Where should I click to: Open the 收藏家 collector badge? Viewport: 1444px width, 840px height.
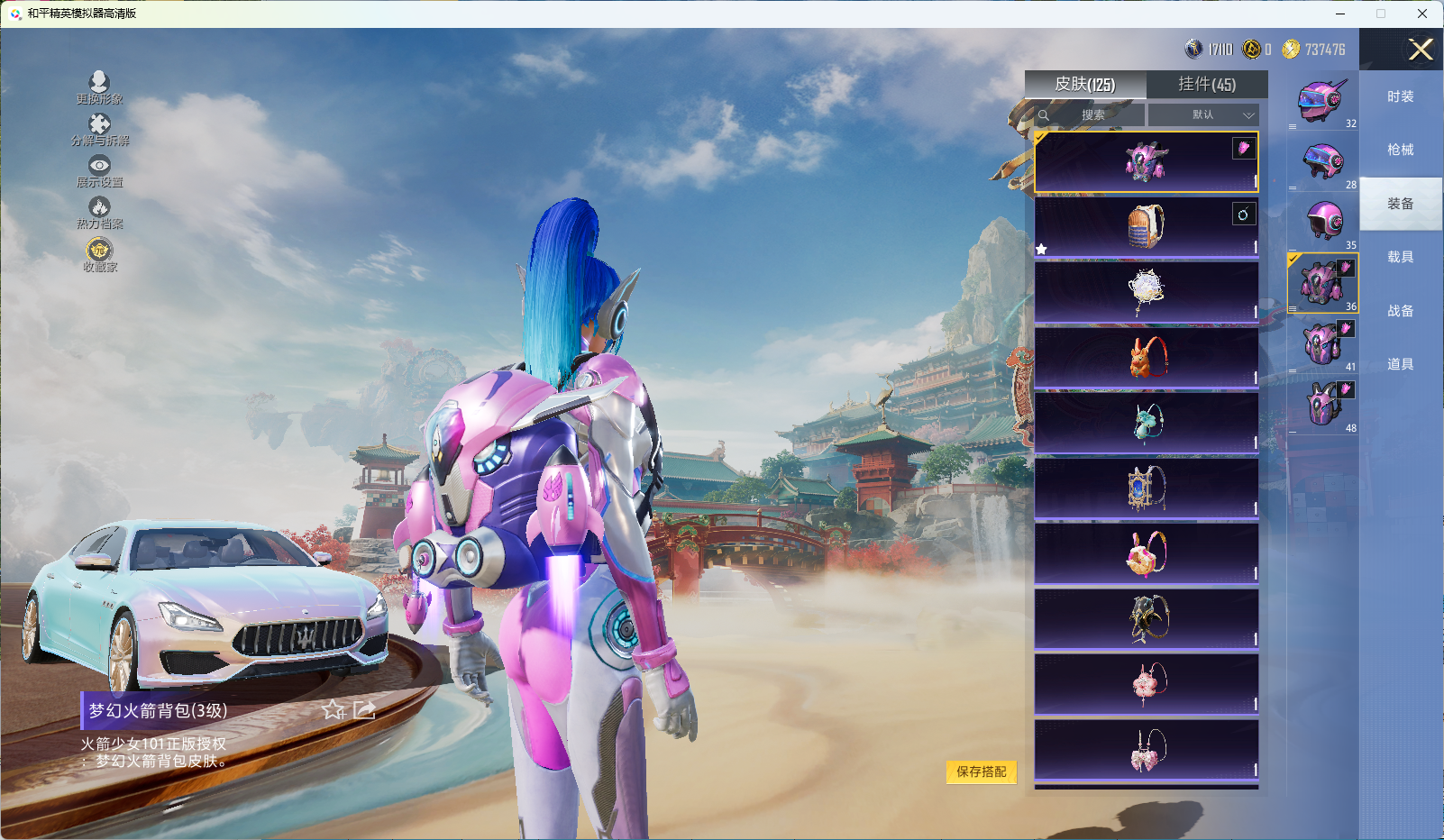coord(99,254)
